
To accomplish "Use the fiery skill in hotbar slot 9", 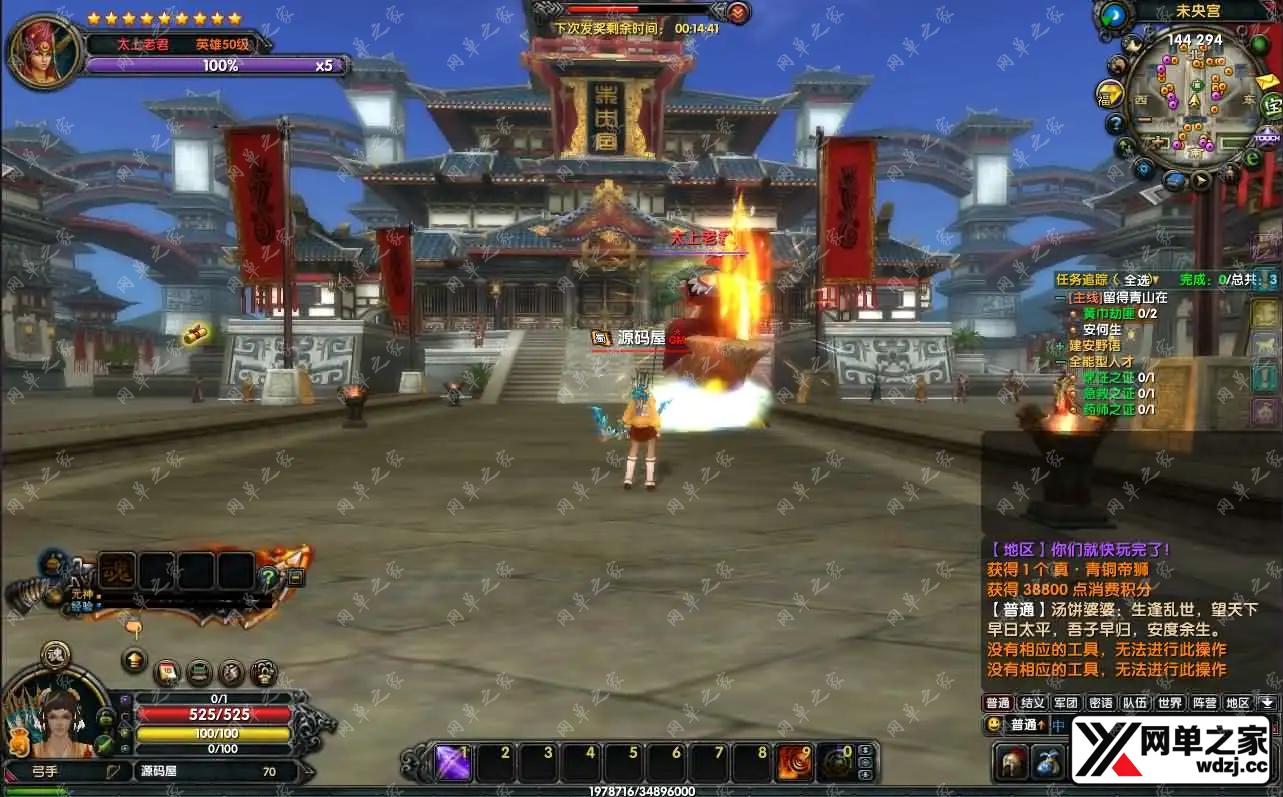I will tap(795, 763).
